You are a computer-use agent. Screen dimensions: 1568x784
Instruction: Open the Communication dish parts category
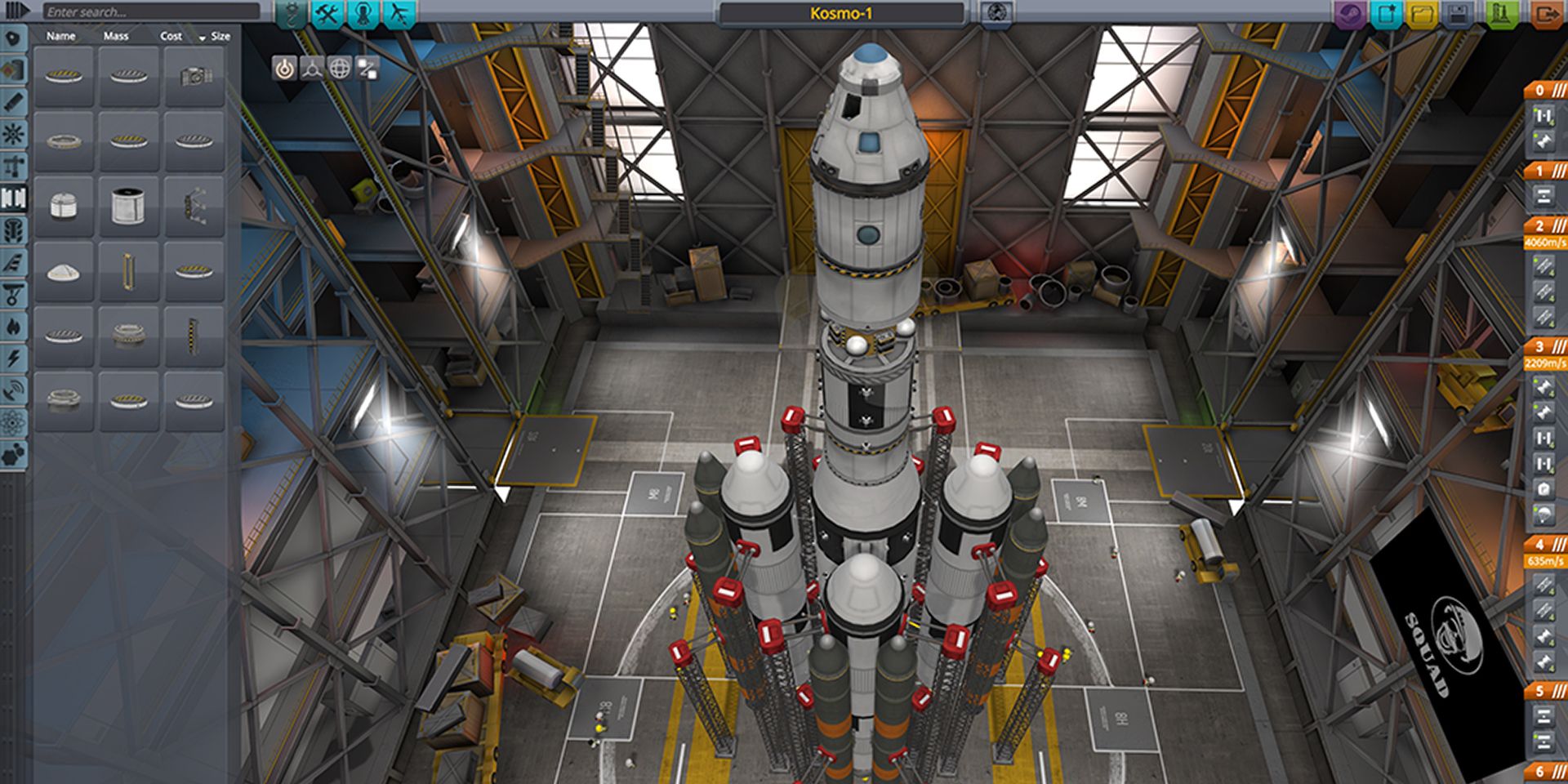click(14, 390)
